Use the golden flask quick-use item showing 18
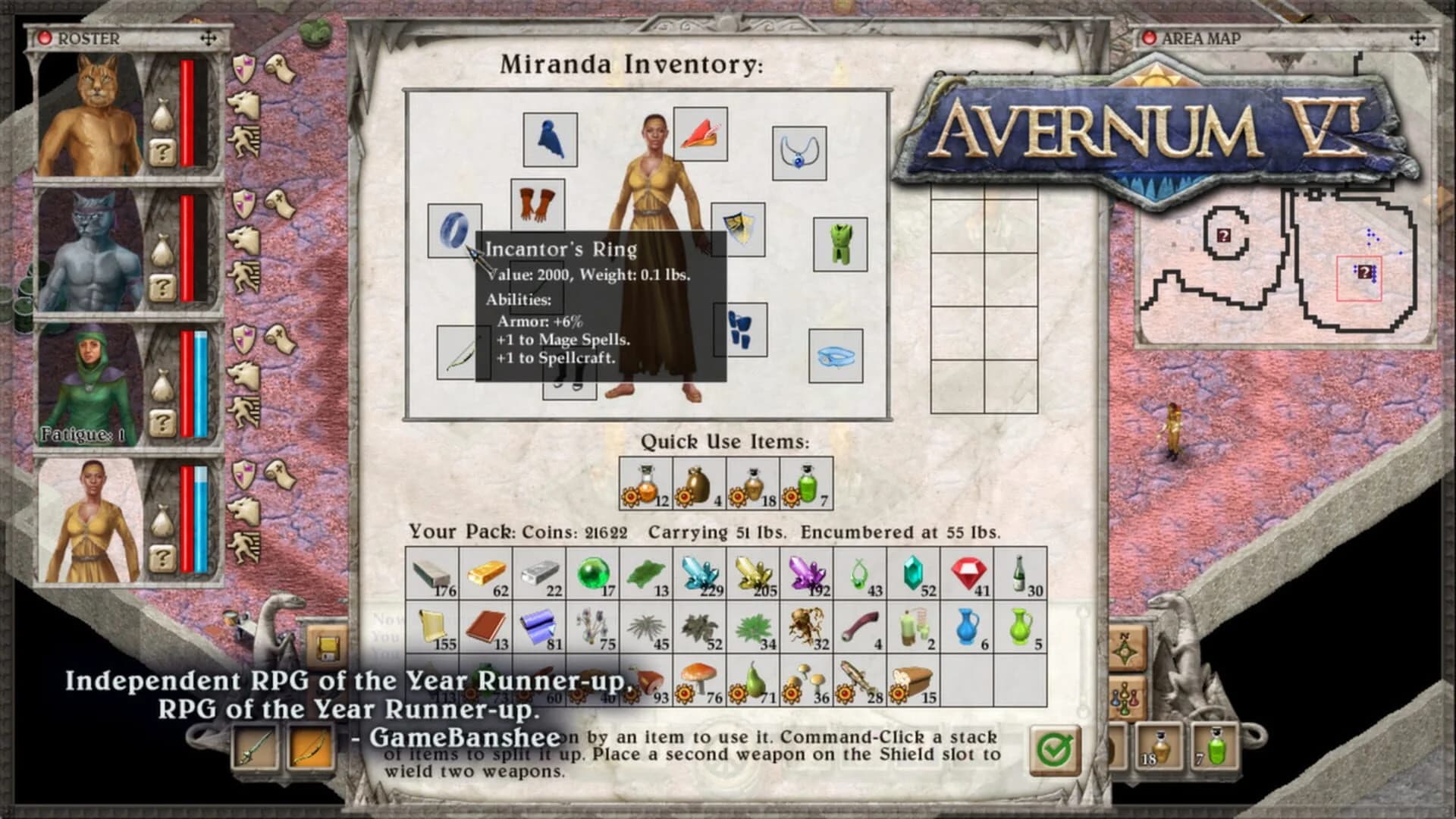1456x819 pixels. coord(753,481)
